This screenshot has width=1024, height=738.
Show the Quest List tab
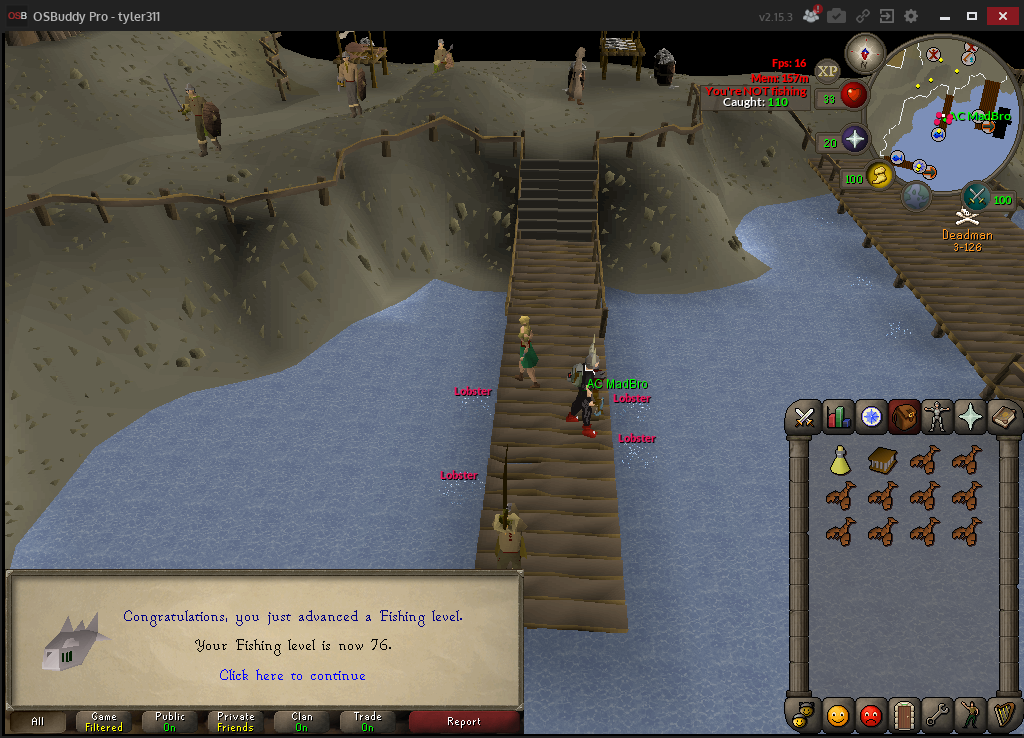click(x=871, y=418)
